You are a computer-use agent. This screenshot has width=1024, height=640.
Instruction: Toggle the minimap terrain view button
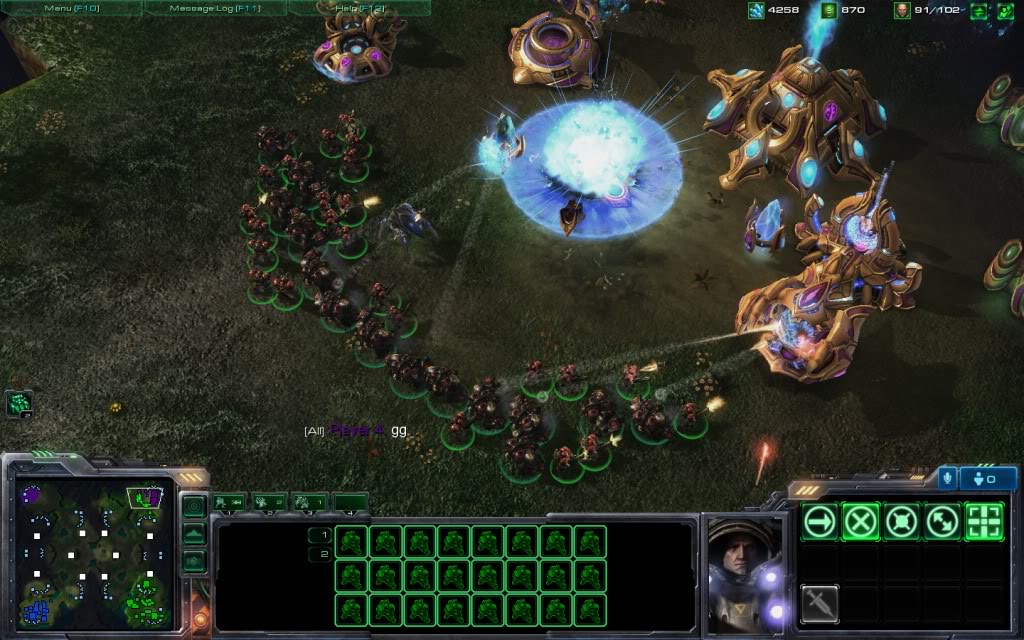pyautogui.click(x=194, y=534)
